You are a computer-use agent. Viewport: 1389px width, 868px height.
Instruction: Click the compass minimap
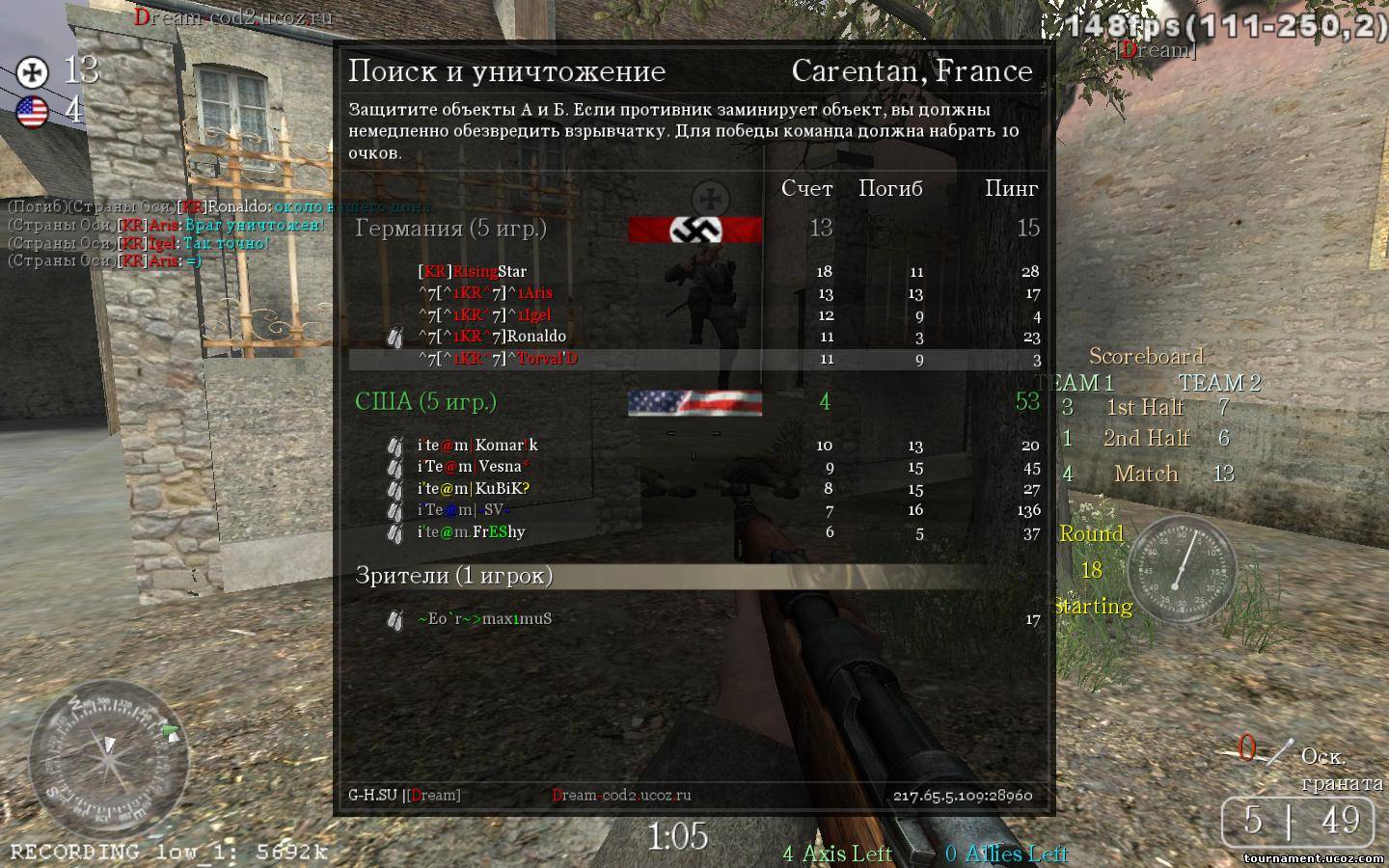click(x=108, y=760)
